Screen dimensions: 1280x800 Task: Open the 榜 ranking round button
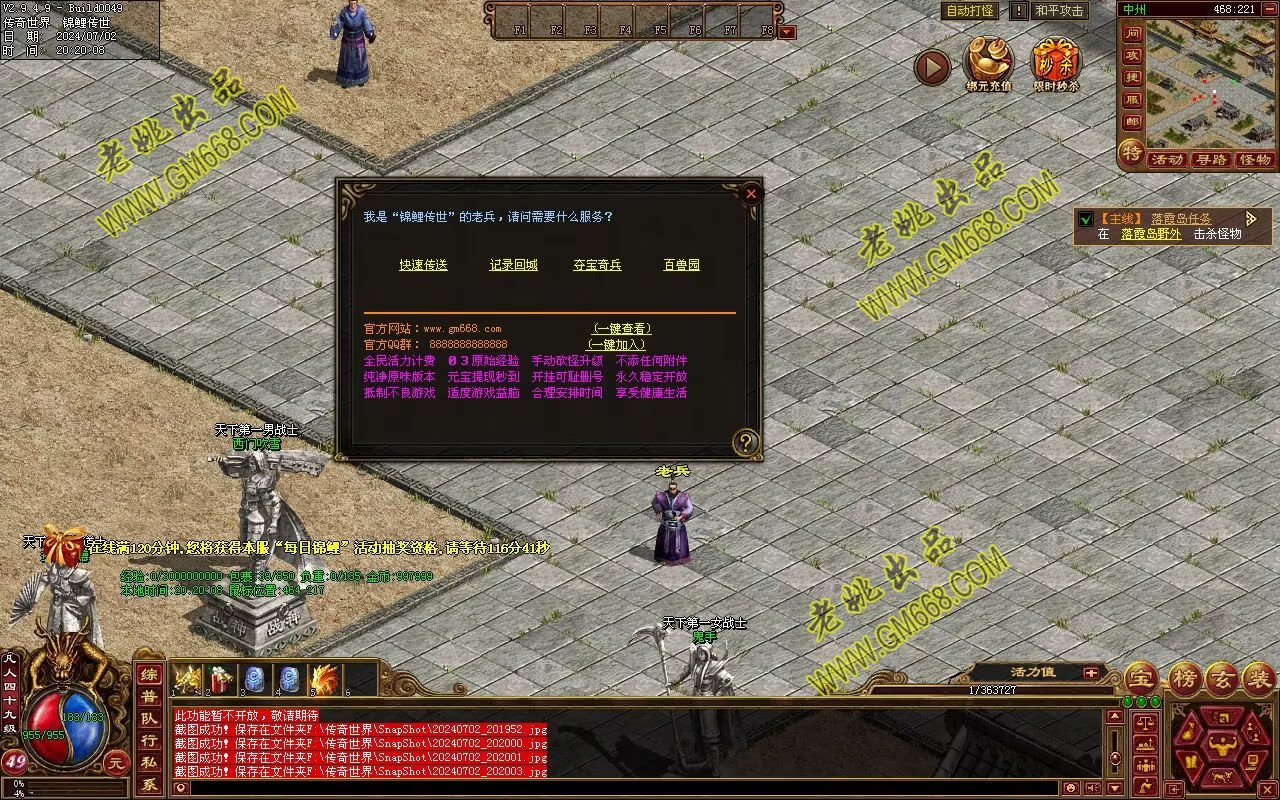pos(1186,679)
